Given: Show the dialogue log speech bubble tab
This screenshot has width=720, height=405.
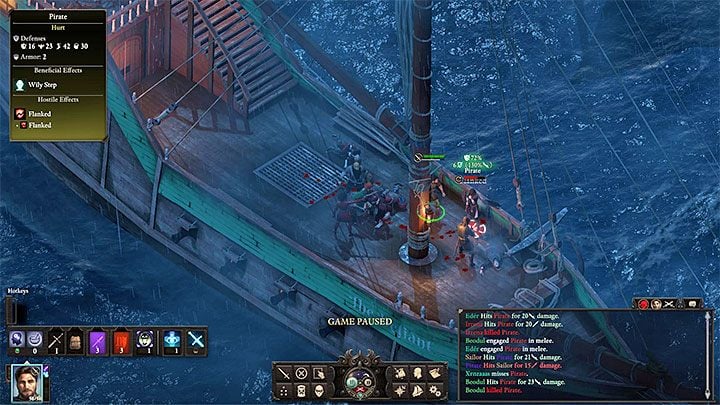Looking at the screenshot, I should click(x=690, y=303).
